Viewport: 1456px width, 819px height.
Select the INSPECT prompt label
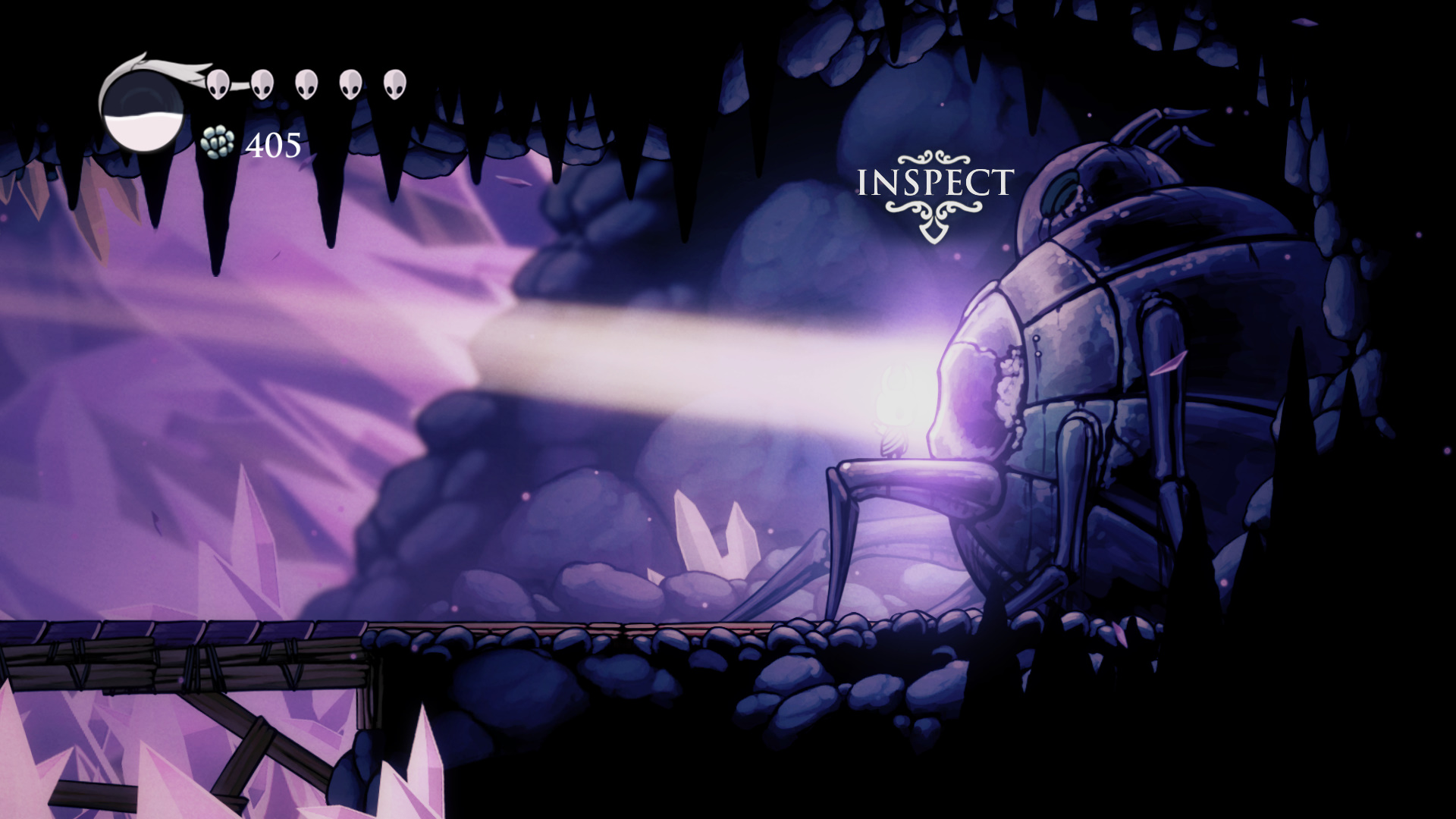pos(934,183)
